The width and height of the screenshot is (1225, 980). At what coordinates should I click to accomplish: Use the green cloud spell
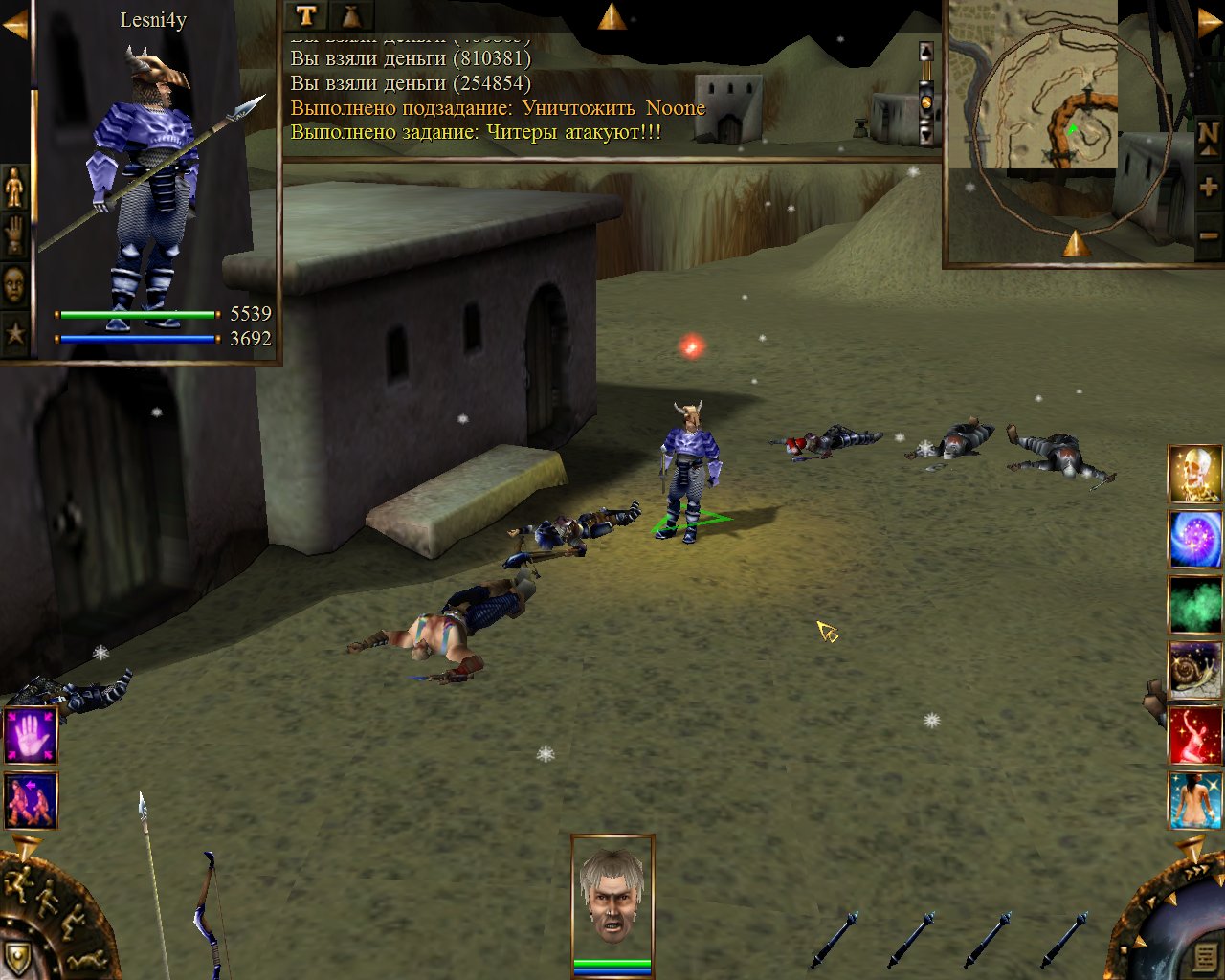tap(1194, 604)
